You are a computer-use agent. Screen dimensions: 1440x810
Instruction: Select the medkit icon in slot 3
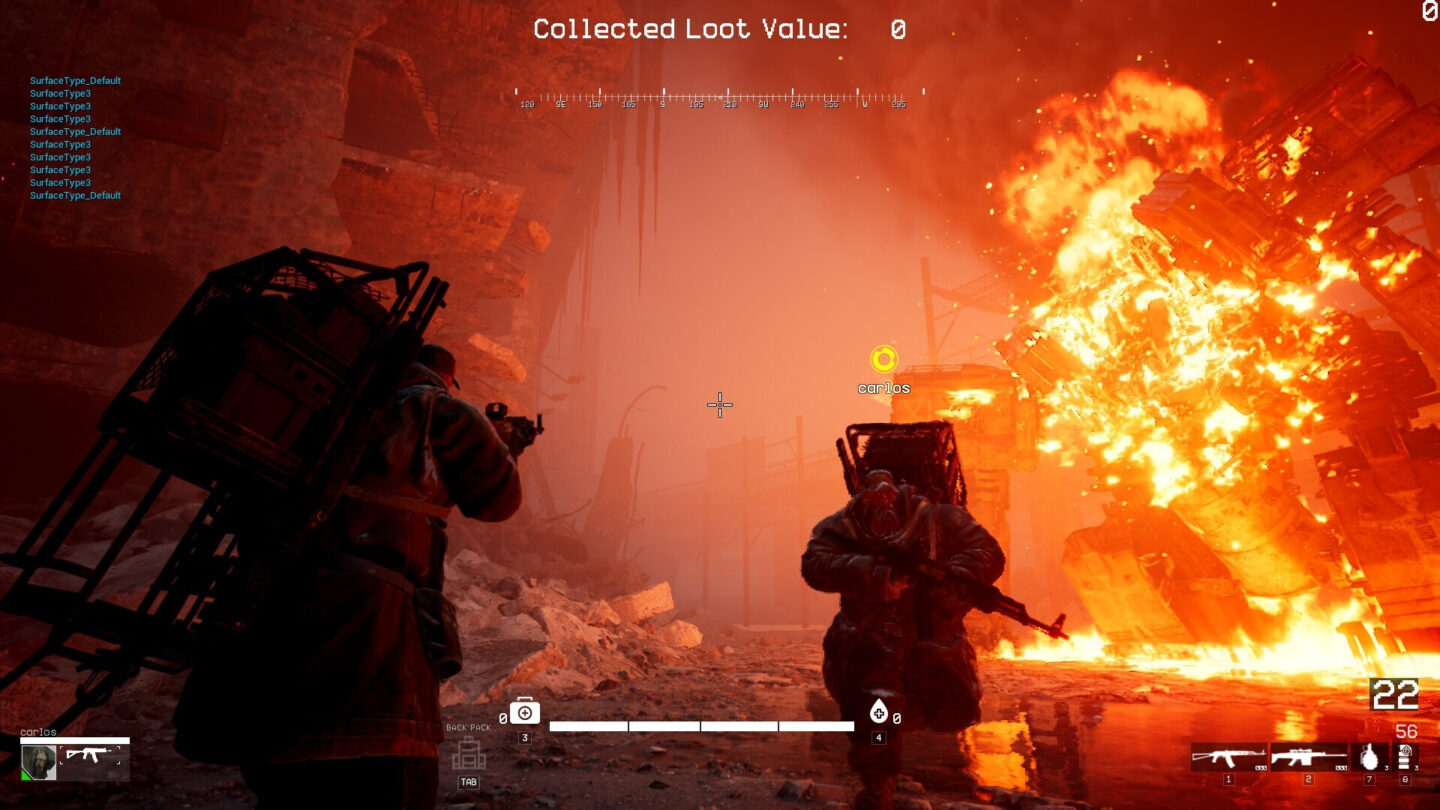pyautogui.click(x=524, y=712)
